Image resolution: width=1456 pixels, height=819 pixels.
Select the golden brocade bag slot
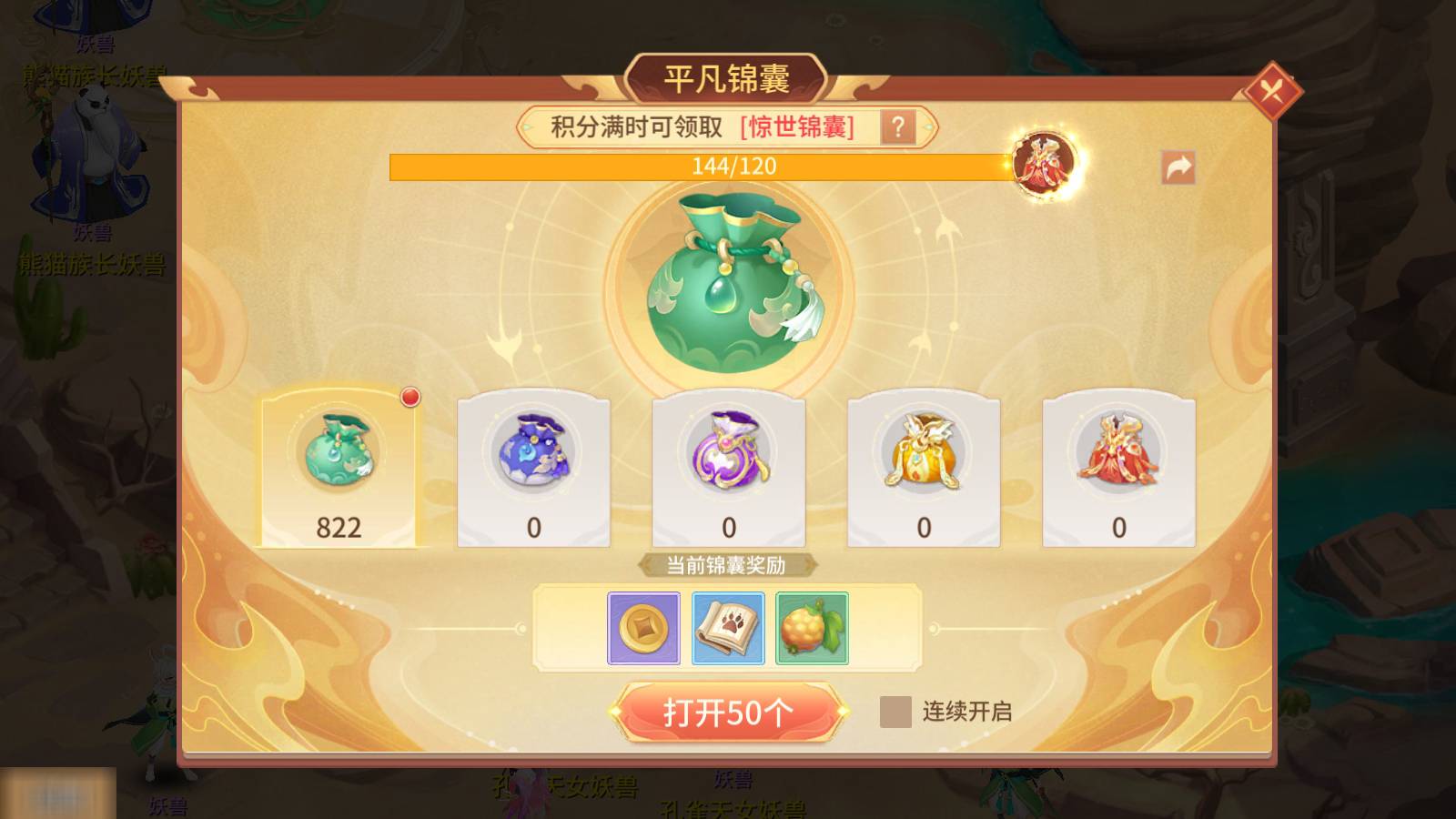click(x=923, y=464)
